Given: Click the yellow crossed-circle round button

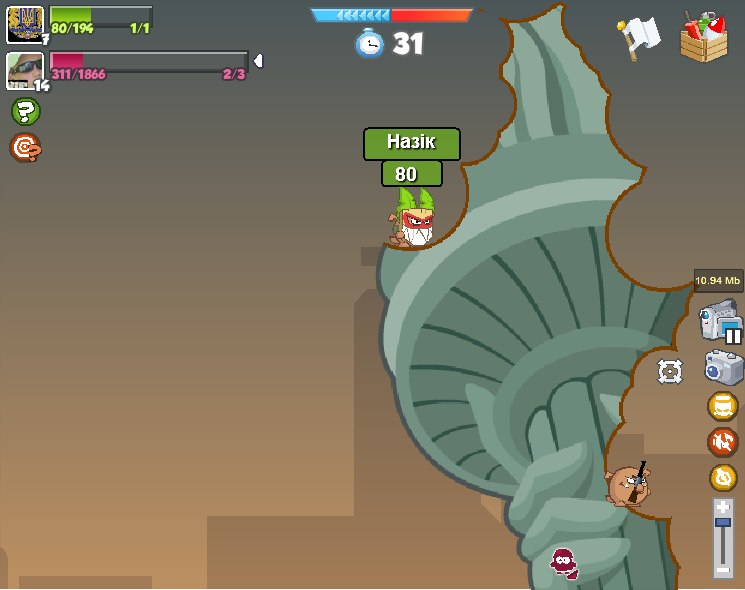Looking at the screenshot, I should [x=723, y=478].
